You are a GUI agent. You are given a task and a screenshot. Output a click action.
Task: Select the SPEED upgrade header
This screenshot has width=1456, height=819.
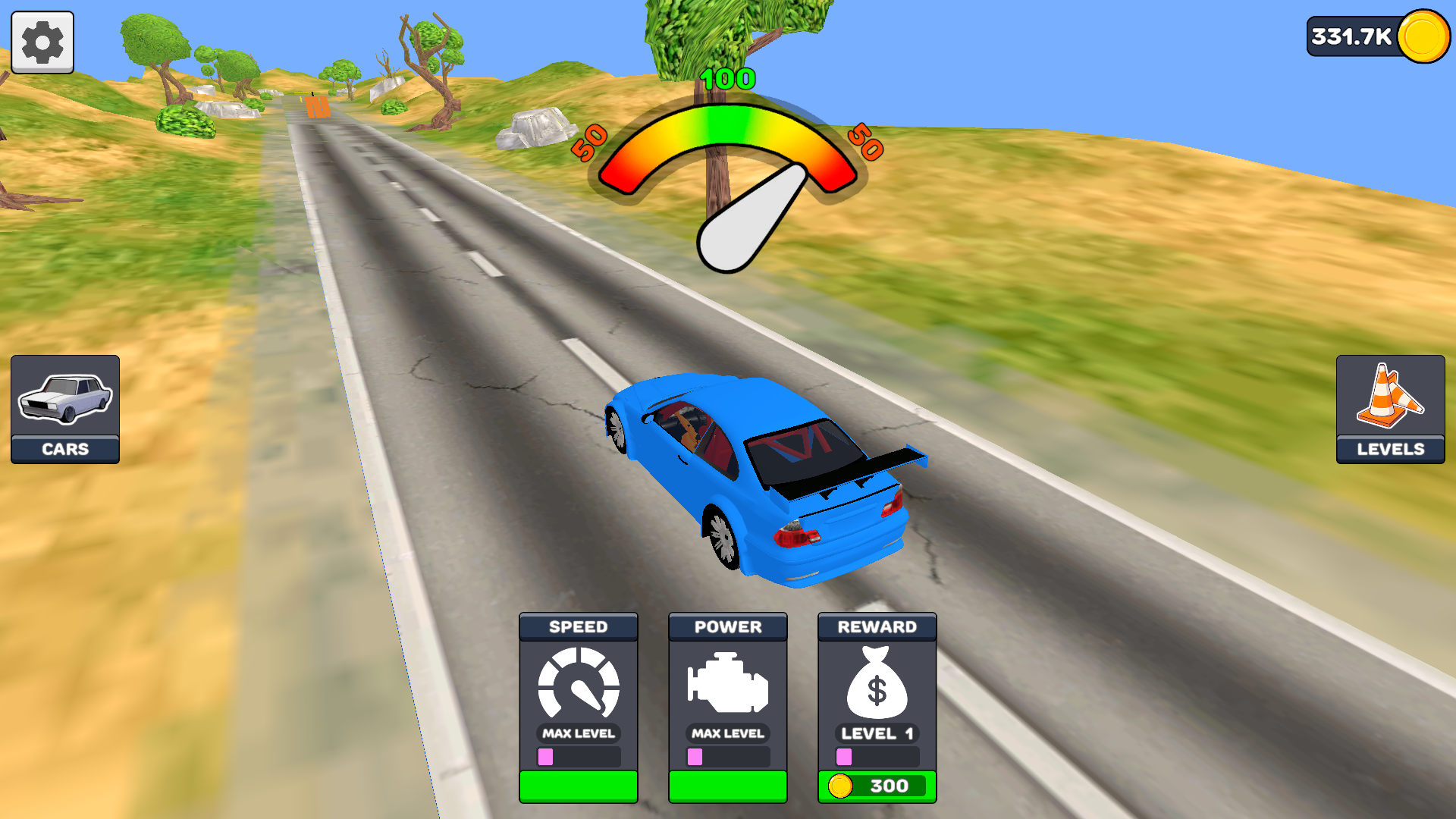pyautogui.click(x=578, y=627)
